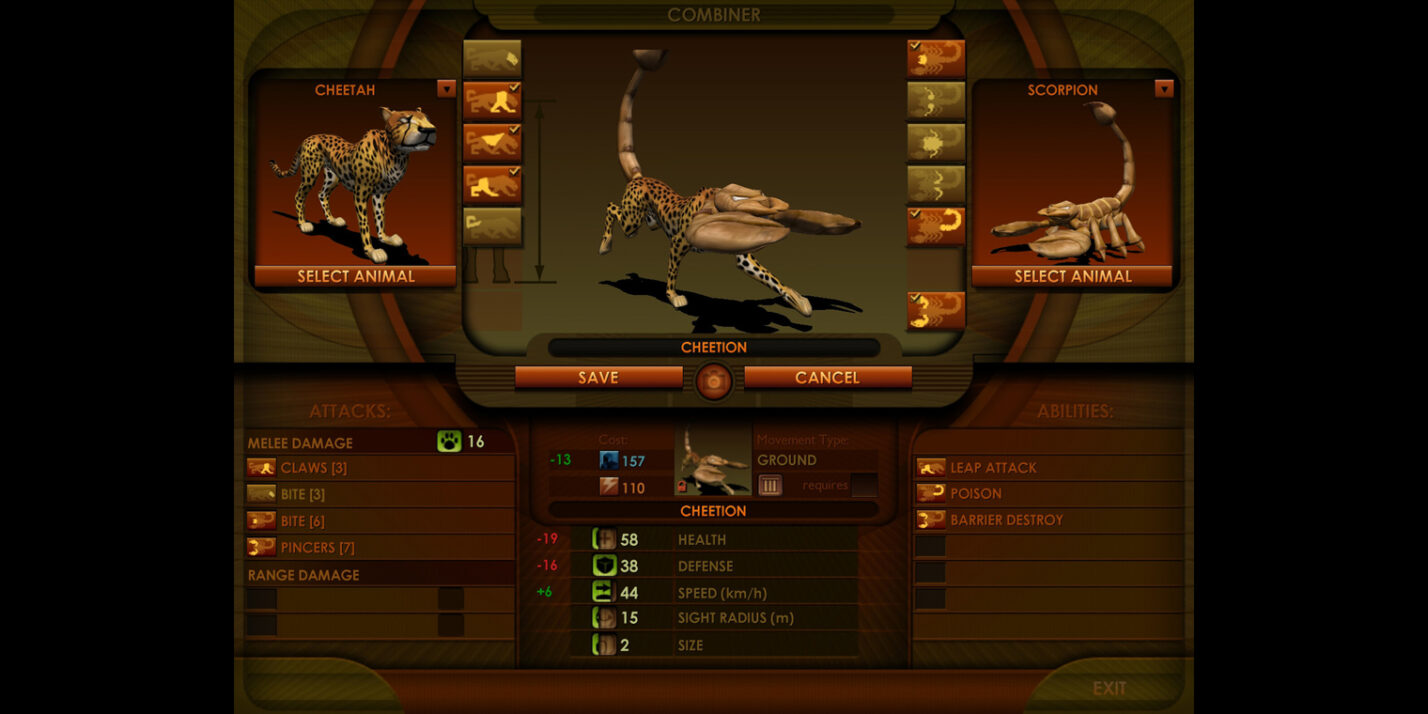The image size is (1428, 714).
Task: Toggle the scorpion head part
Action: point(936,58)
